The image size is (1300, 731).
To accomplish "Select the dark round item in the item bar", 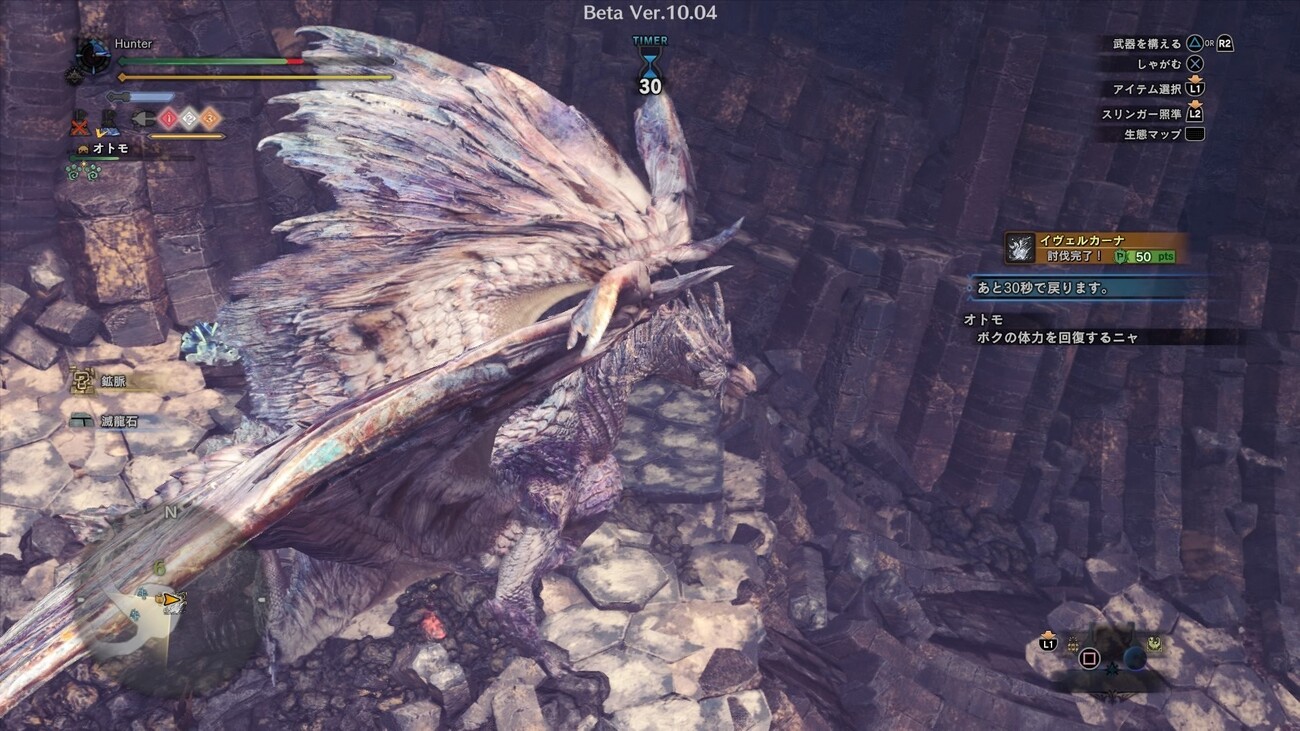I will [1134, 657].
